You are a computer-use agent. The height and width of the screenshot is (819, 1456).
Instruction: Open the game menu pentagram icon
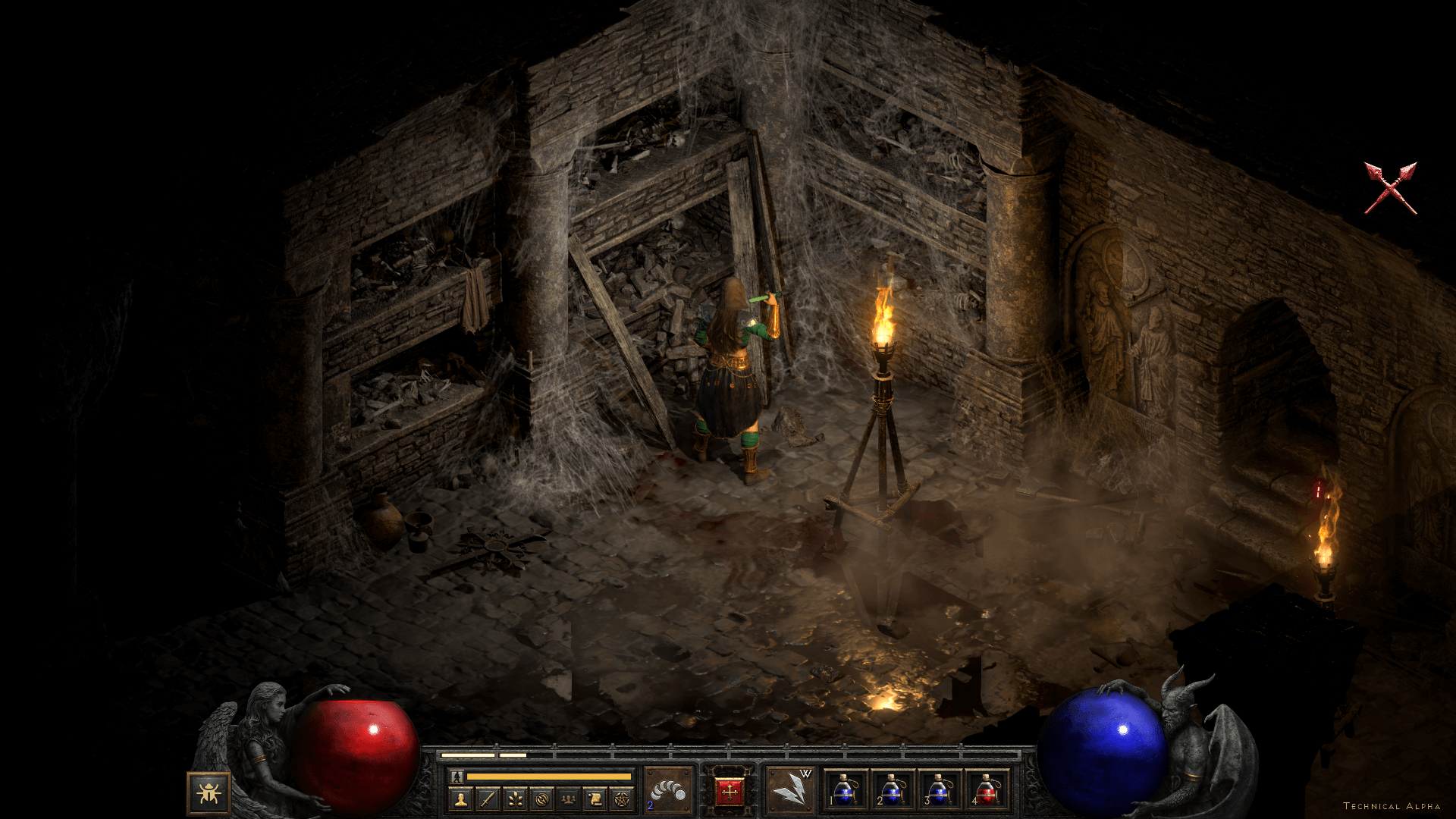(622, 799)
